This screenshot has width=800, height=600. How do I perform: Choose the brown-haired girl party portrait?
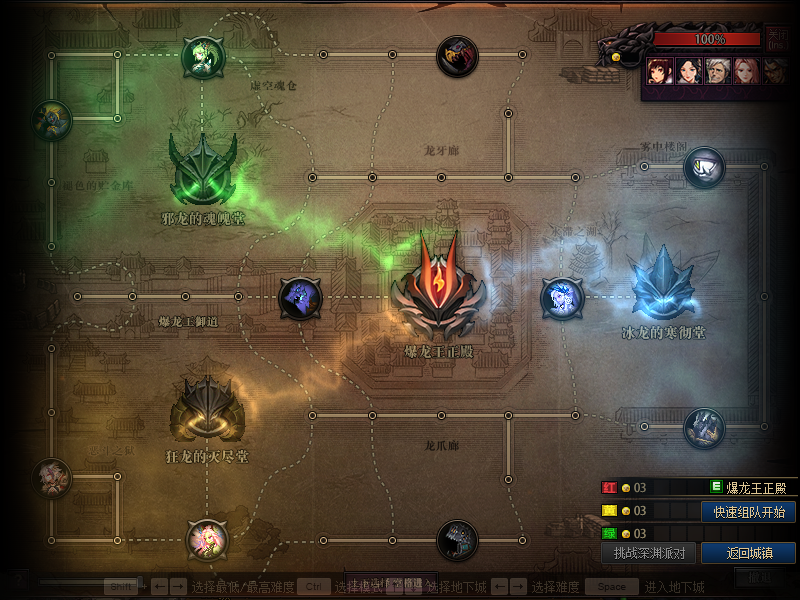click(x=658, y=70)
